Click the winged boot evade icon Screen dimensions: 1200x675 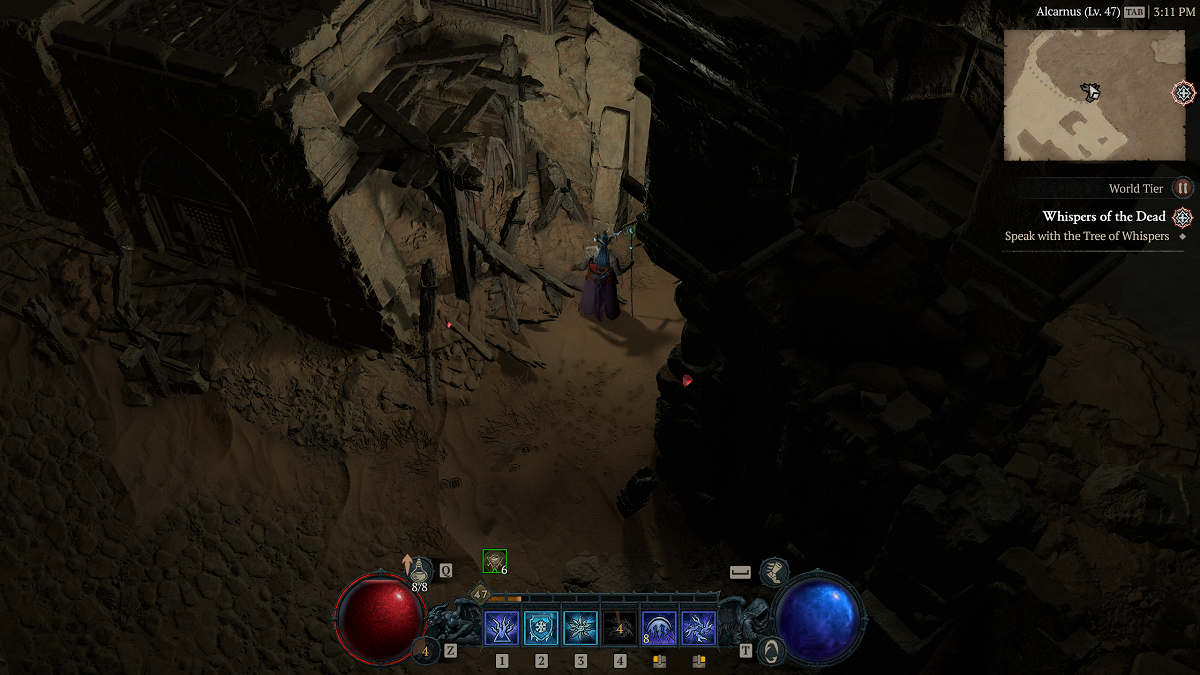pyautogui.click(x=773, y=572)
